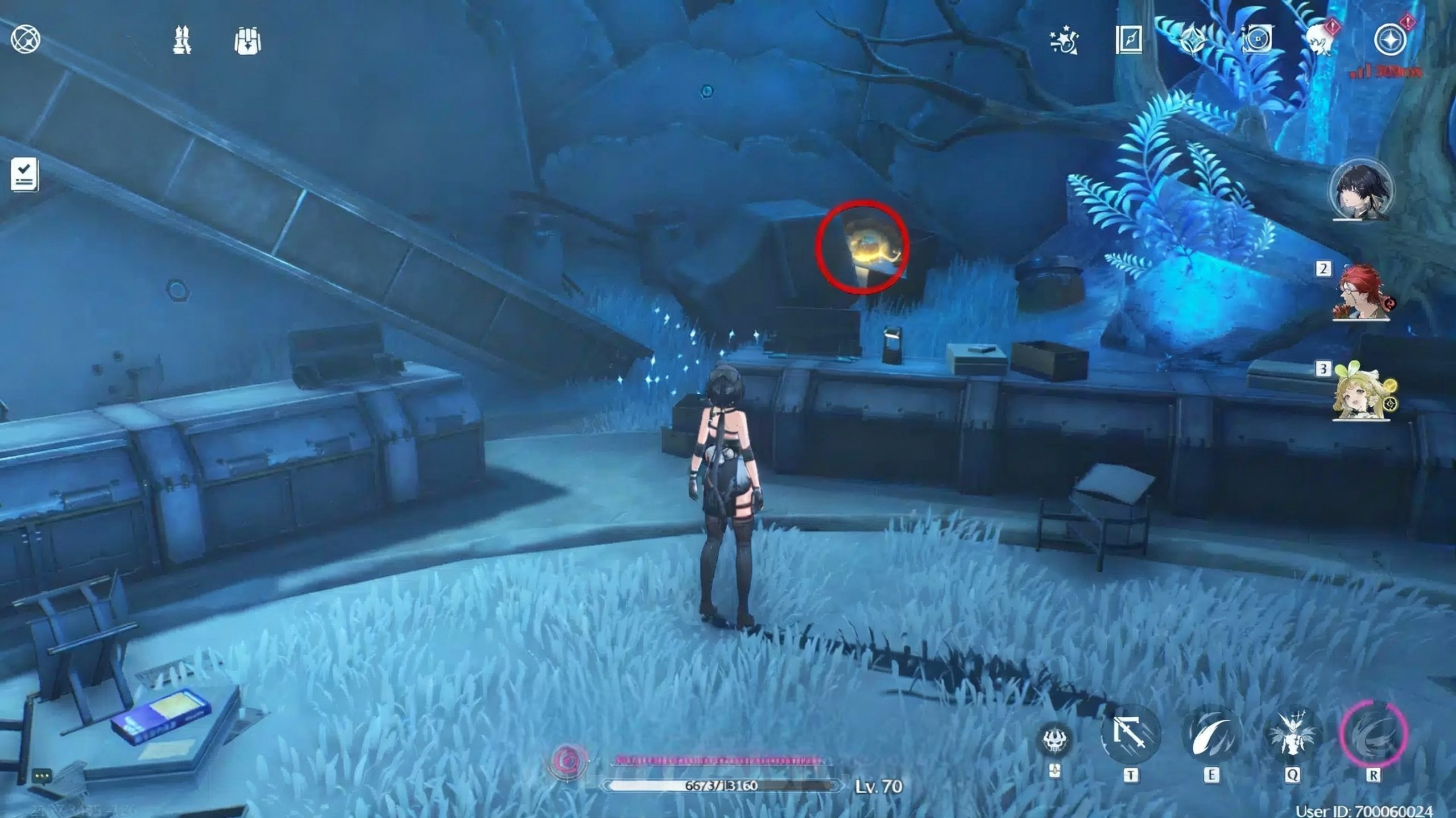1456x818 pixels.
Task: Open the chat bubble icon
Action: click(x=42, y=775)
